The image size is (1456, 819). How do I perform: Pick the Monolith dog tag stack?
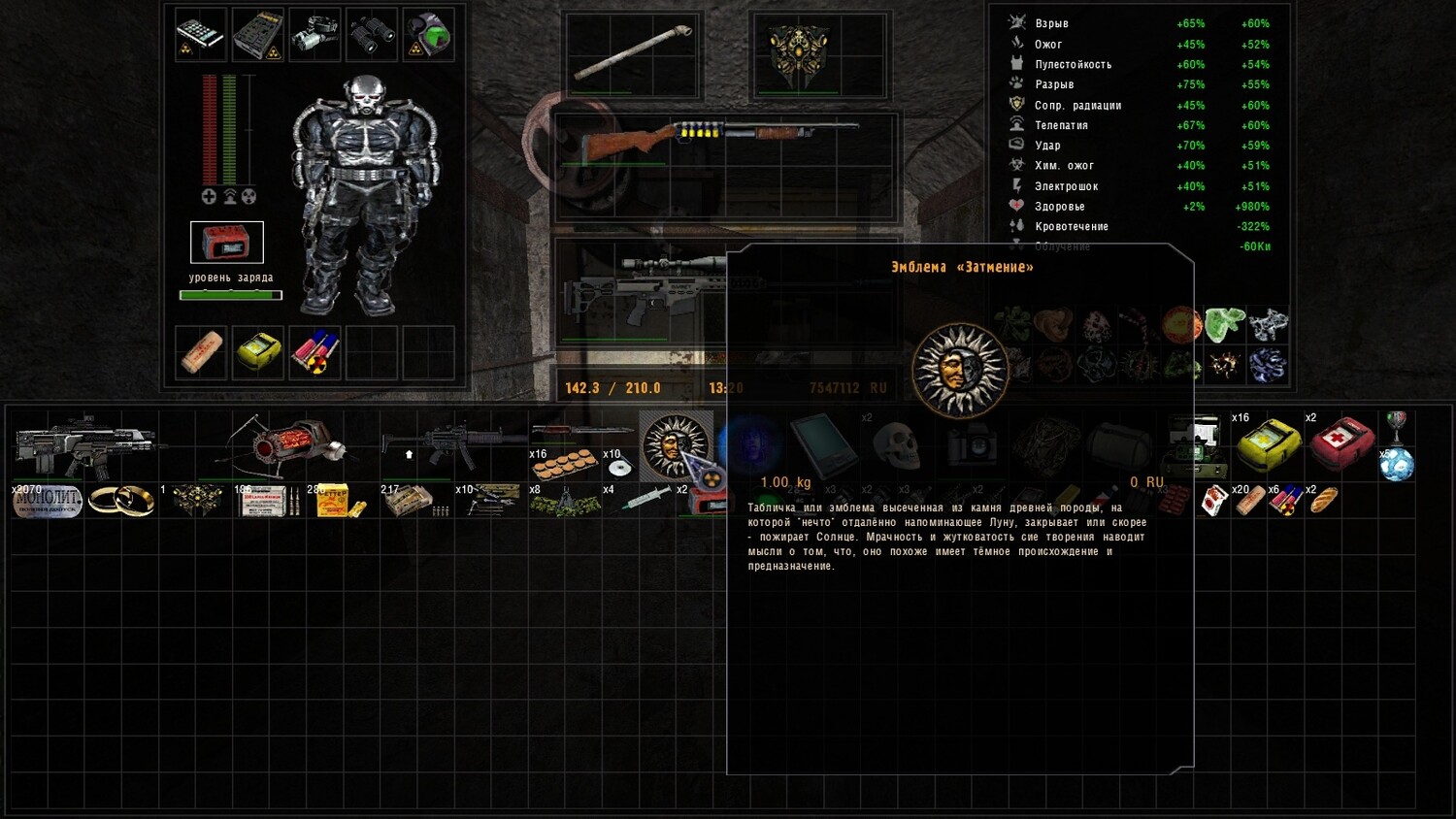tap(47, 501)
